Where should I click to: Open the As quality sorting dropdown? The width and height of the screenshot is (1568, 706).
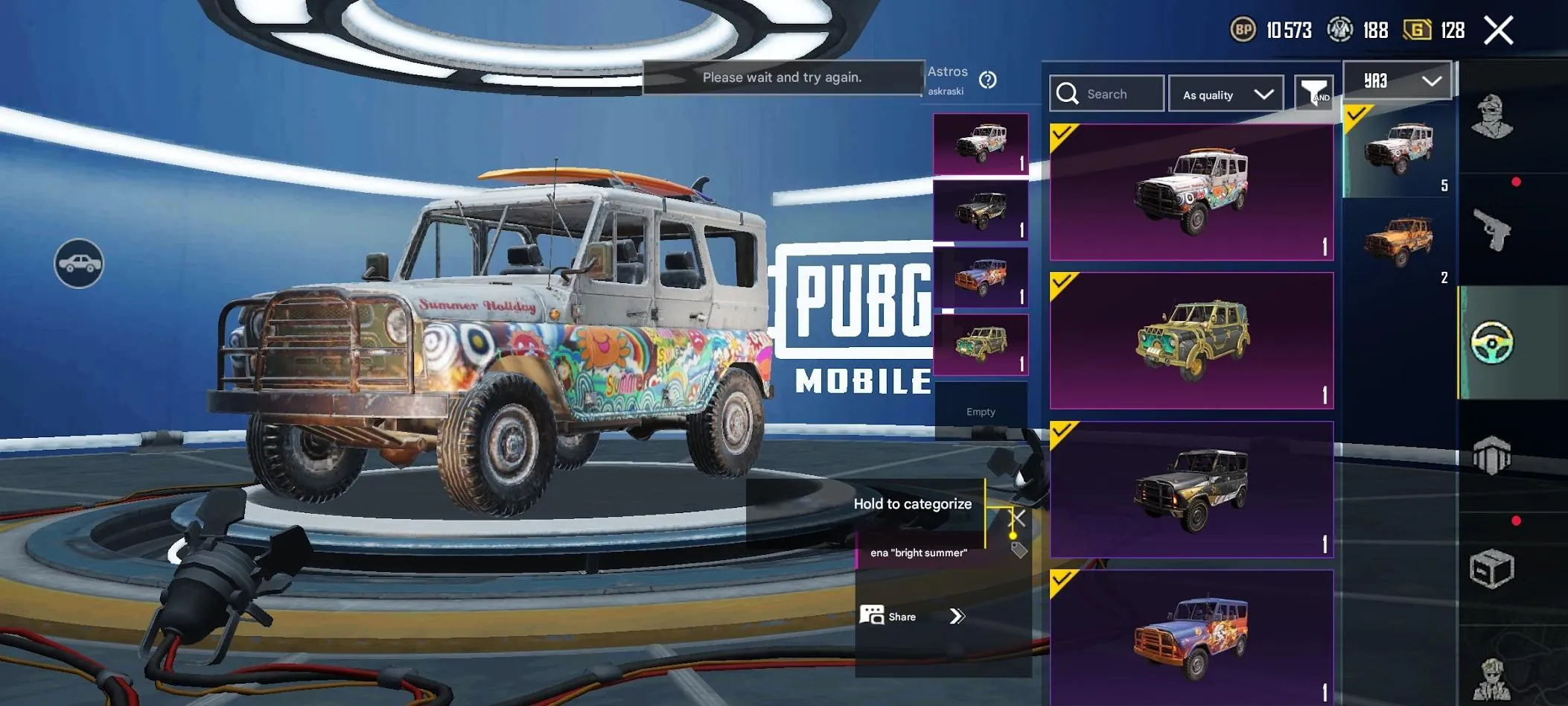[1225, 93]
